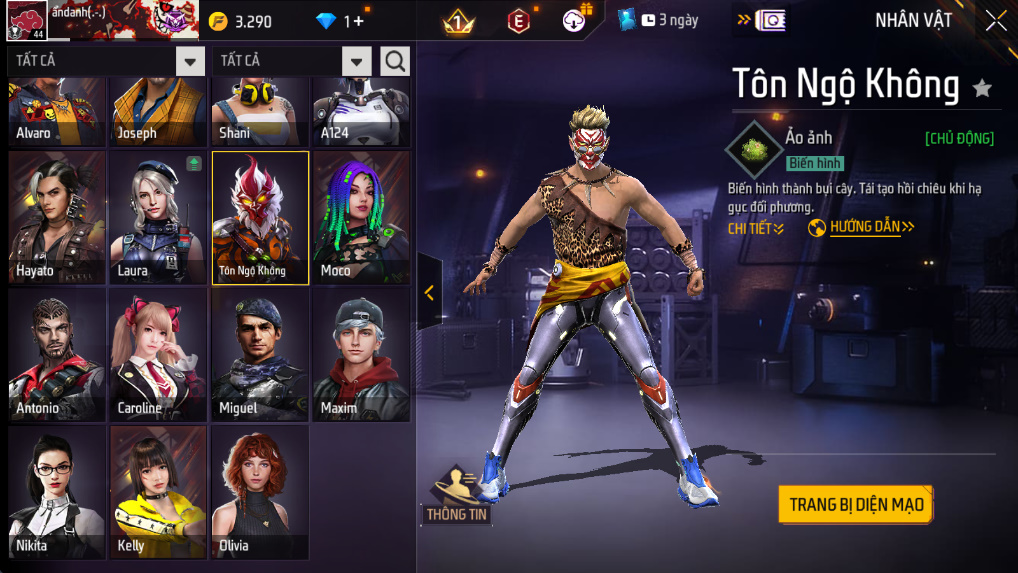The width and height of the screenshot is (1018, 573).
Task: Select Maxim from the character list
Action: [x=361, y=355]
